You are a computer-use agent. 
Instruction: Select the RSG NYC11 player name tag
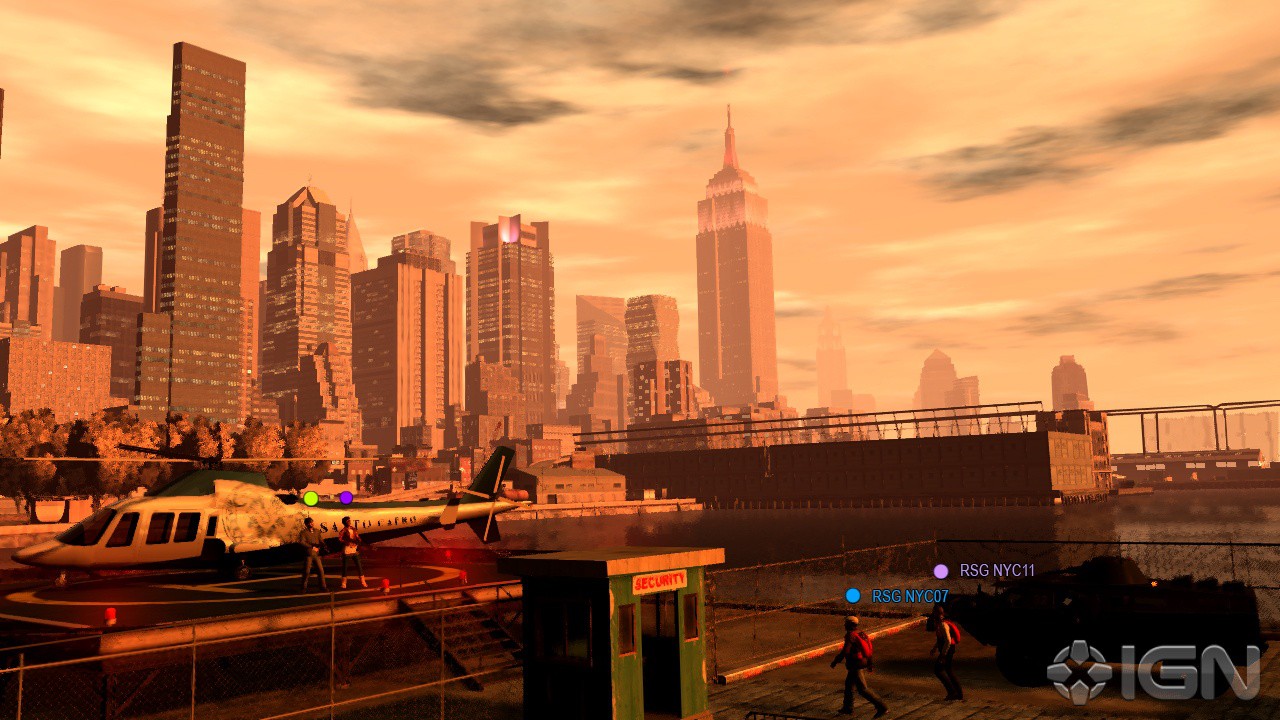pos(996,571)
